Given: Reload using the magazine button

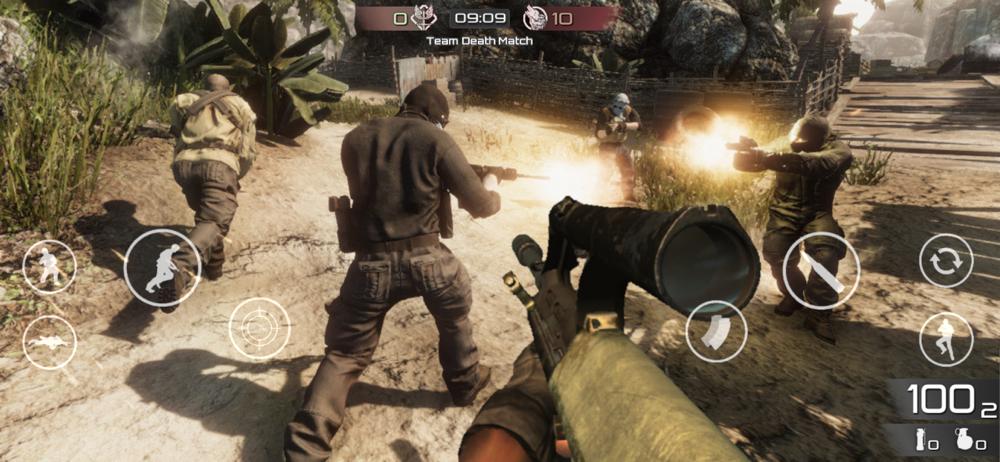Looking at the screenshot, I should point(716,331).
